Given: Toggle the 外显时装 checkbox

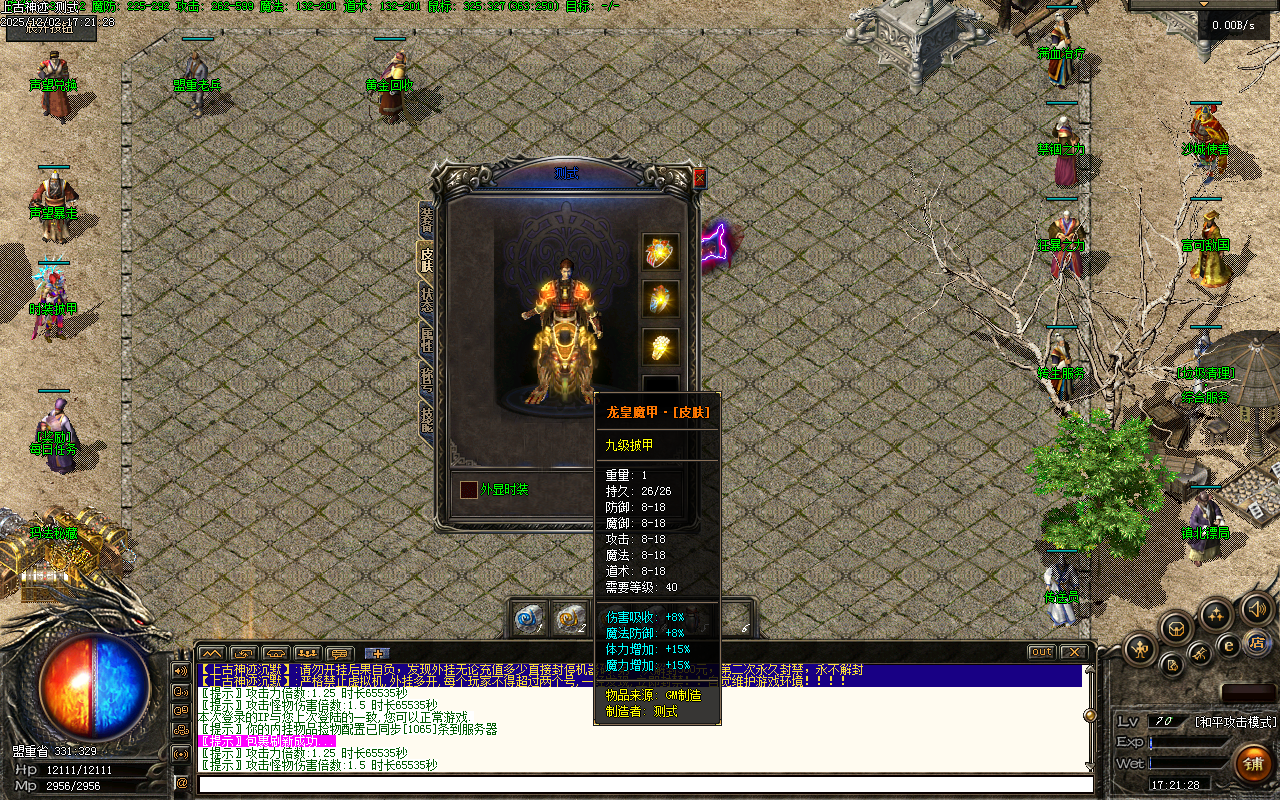Looking at the screenshot, I should pos(468,490).
